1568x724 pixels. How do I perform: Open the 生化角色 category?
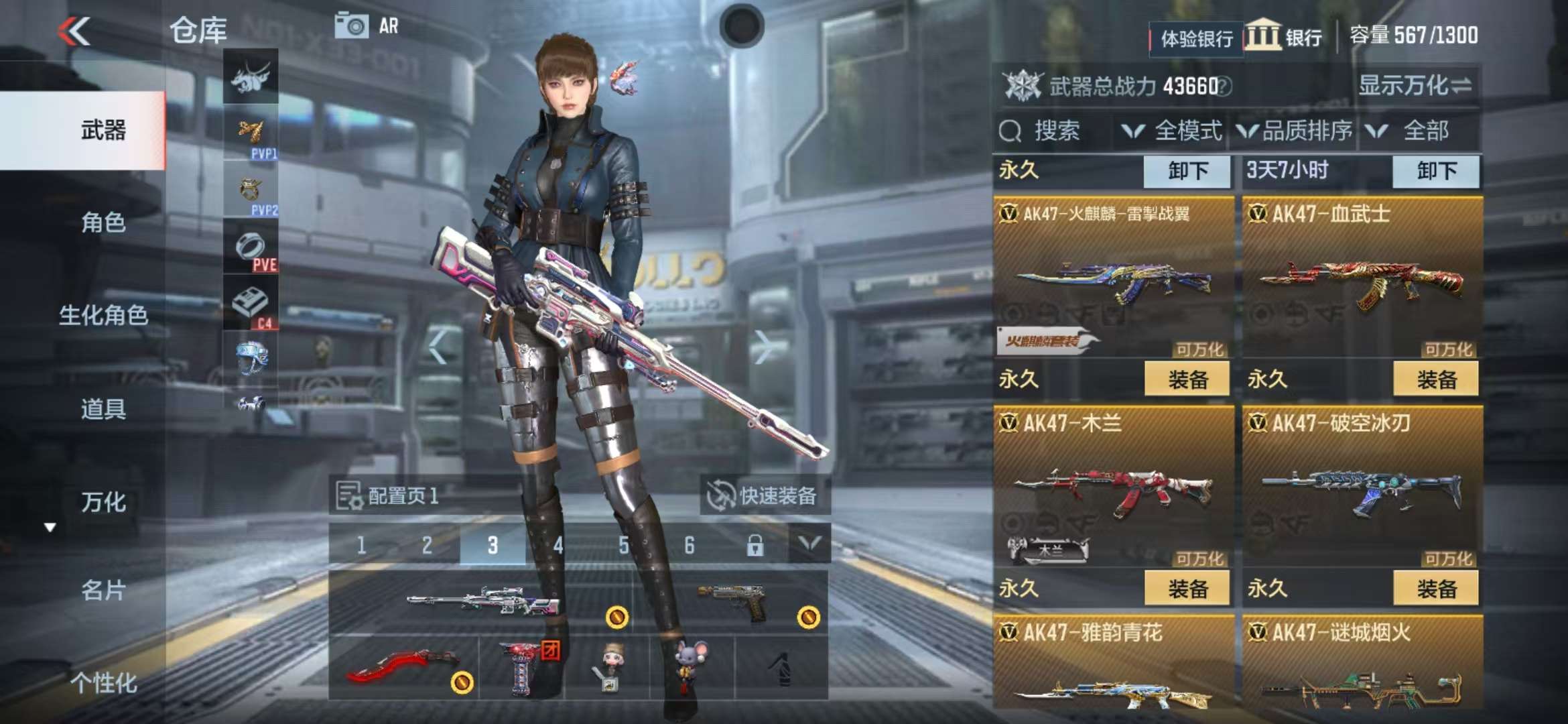click(103, 315)
